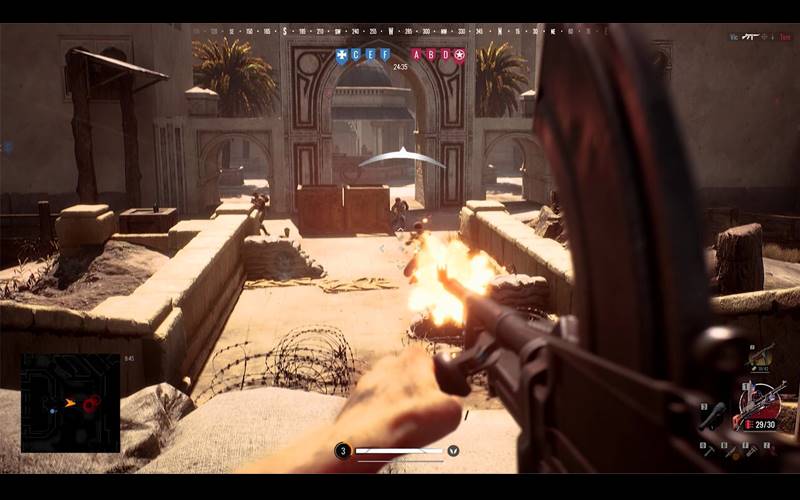Image resolution: width=800 pixels, height=500 pixels.
Task: Select the red objective D flag
Action: (x=445, y=55)
